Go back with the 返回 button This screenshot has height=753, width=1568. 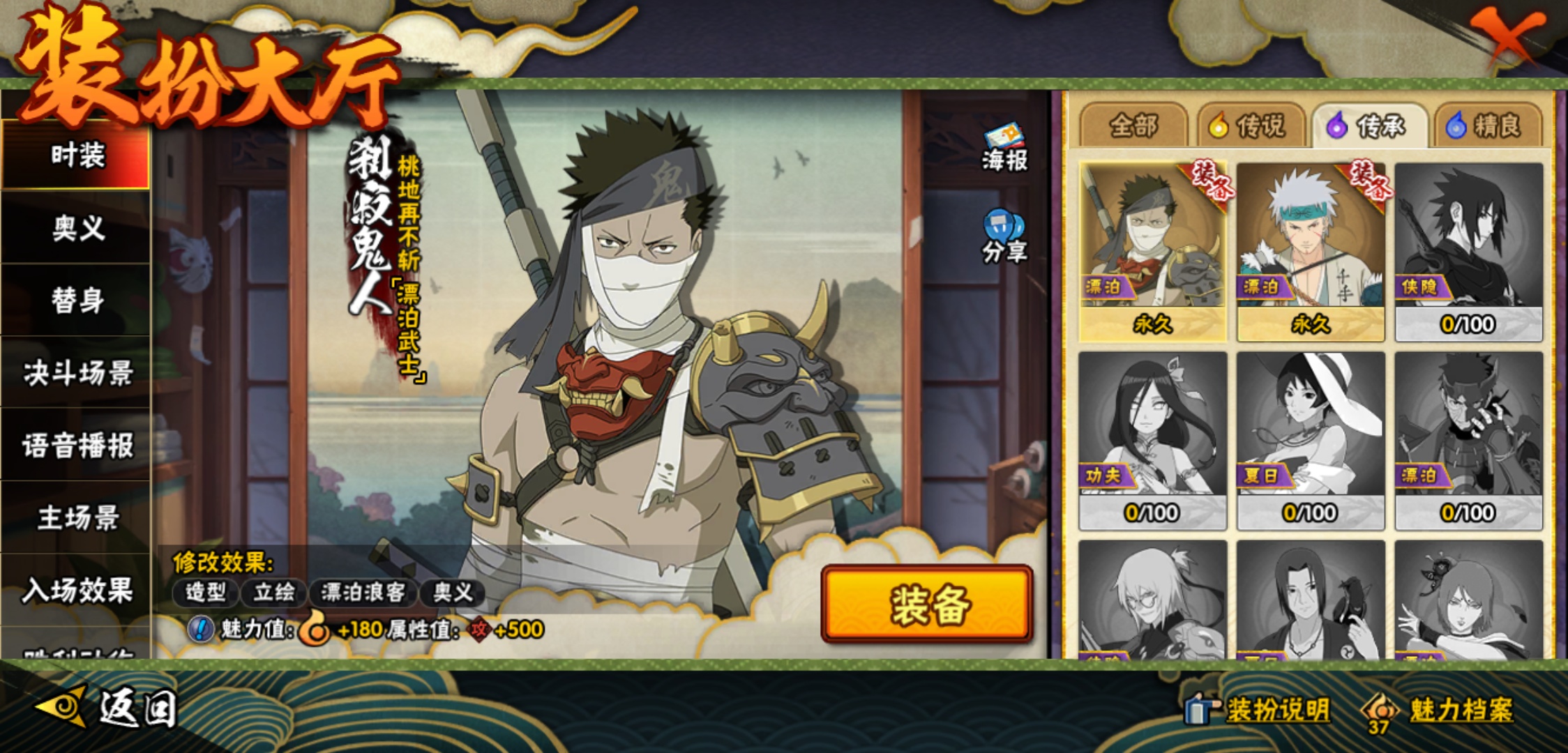click(108, 708)
